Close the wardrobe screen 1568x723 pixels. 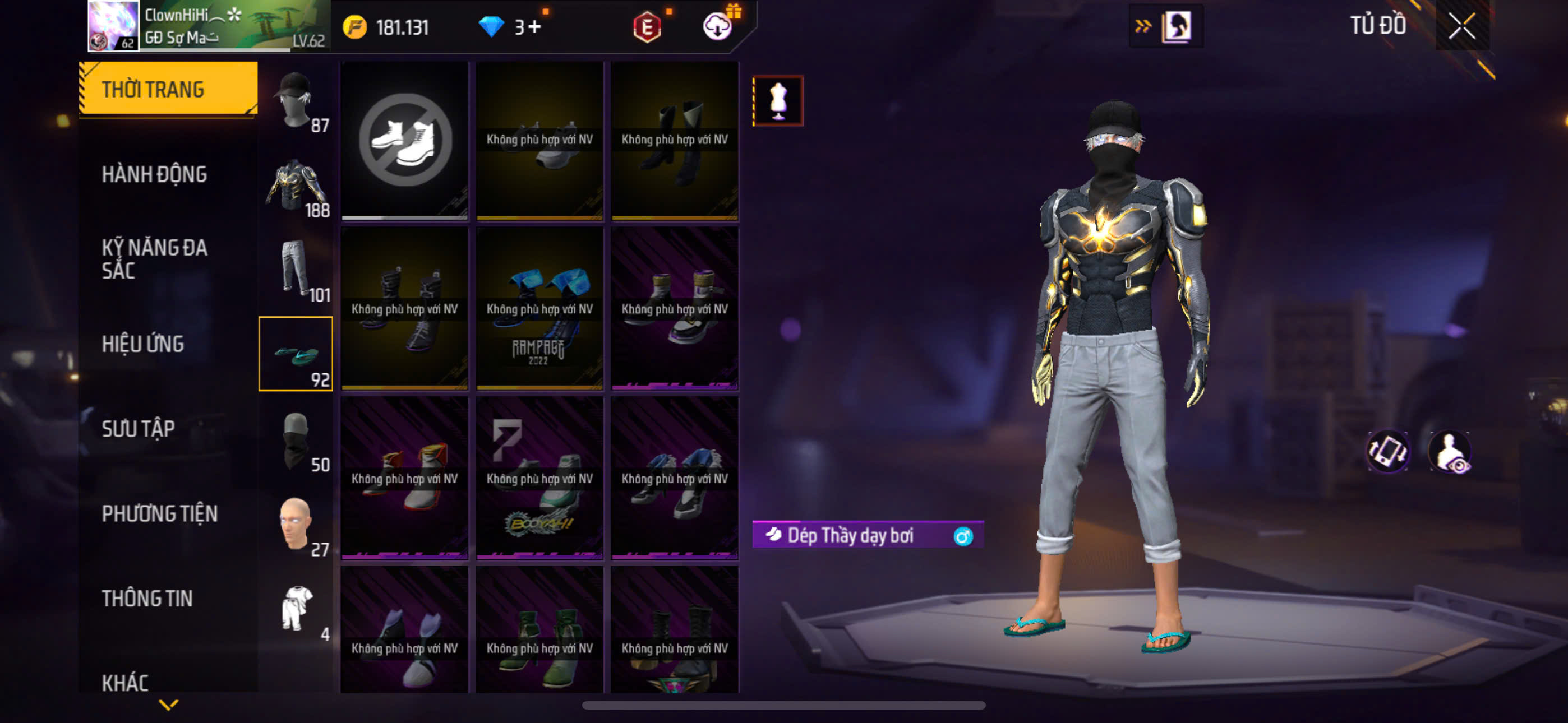[1461, 26]
